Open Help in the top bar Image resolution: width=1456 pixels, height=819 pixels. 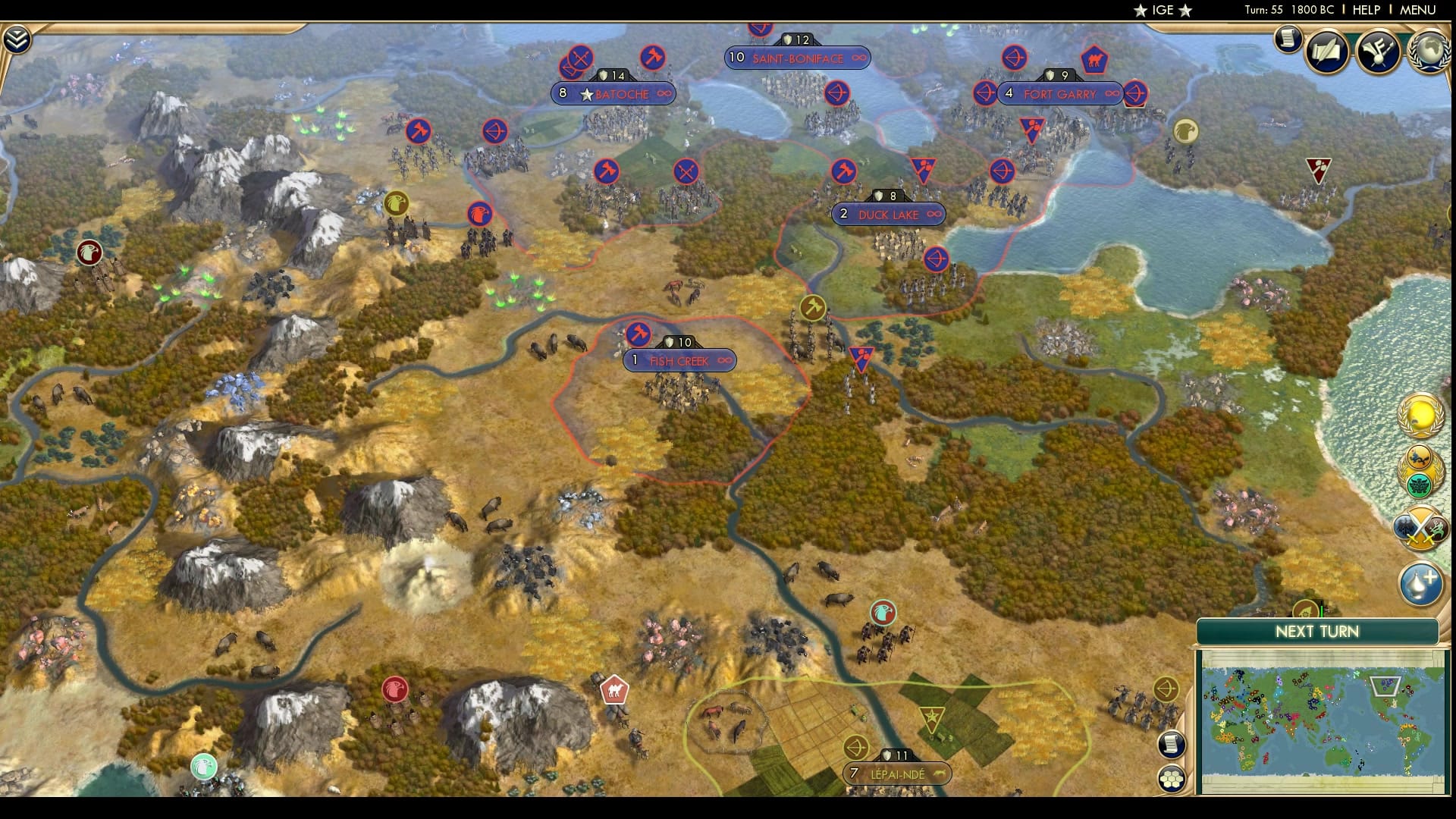coord(1367,10)
